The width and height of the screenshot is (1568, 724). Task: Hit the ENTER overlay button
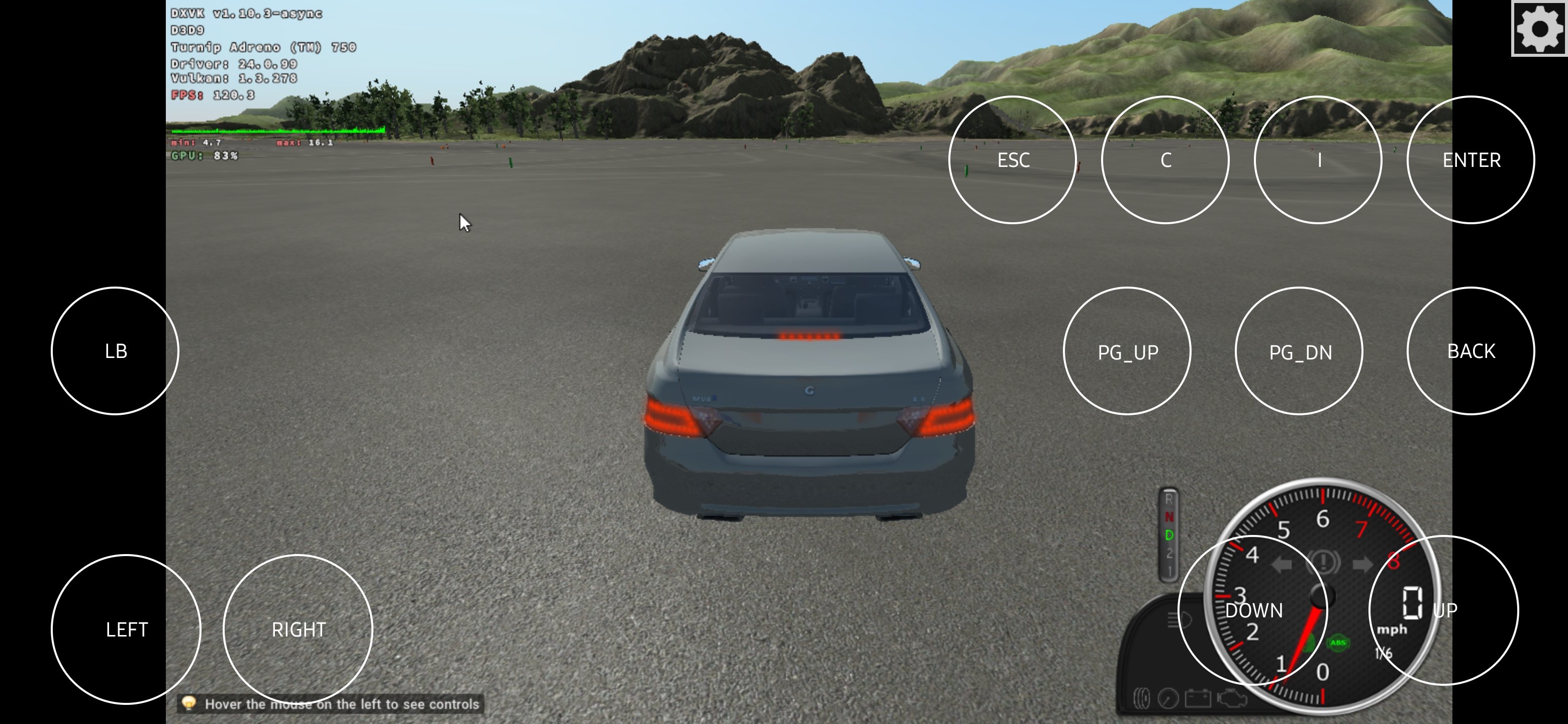click(1471, 159)
